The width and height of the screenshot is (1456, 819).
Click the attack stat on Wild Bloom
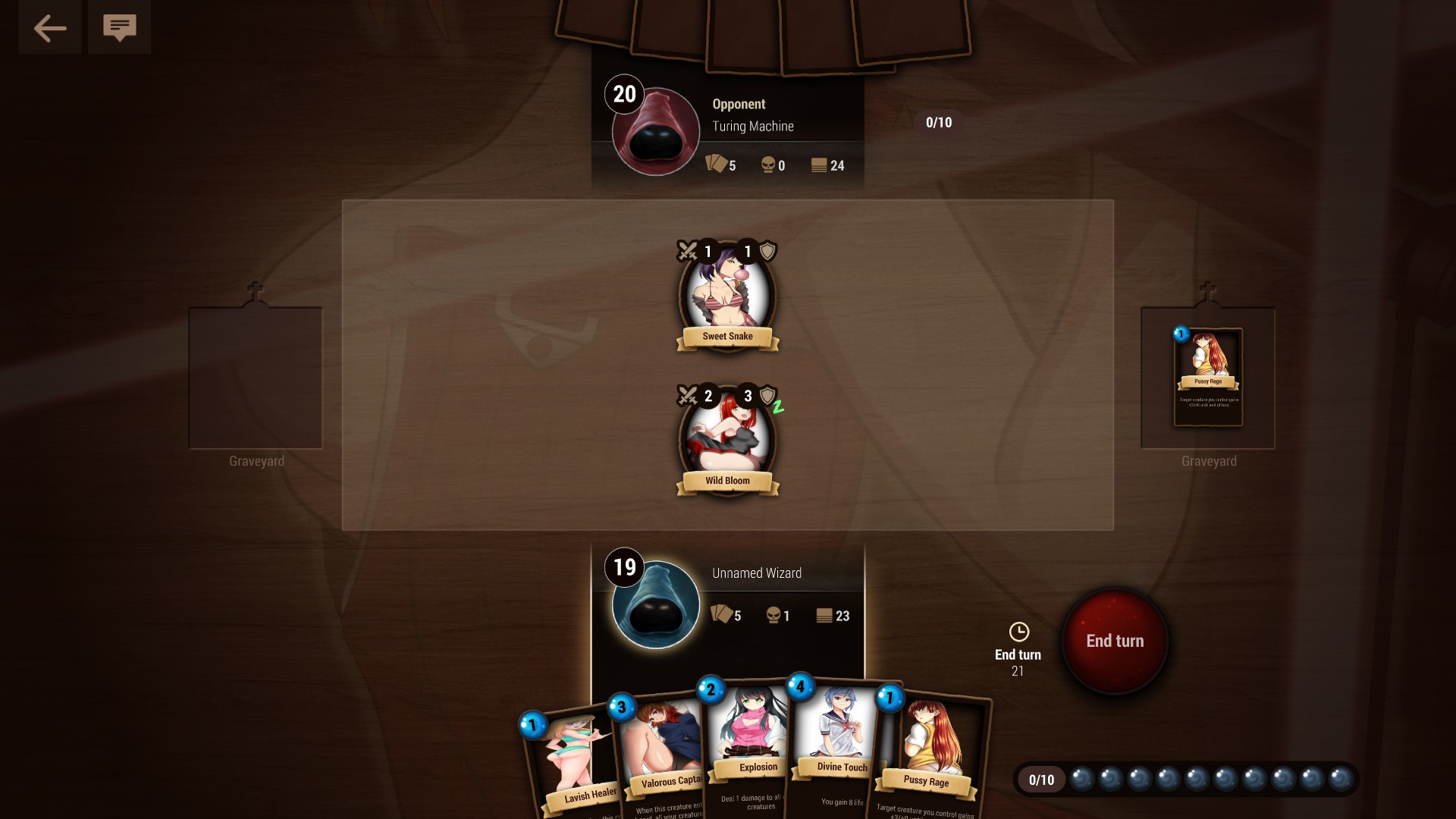tap(707, 395)
